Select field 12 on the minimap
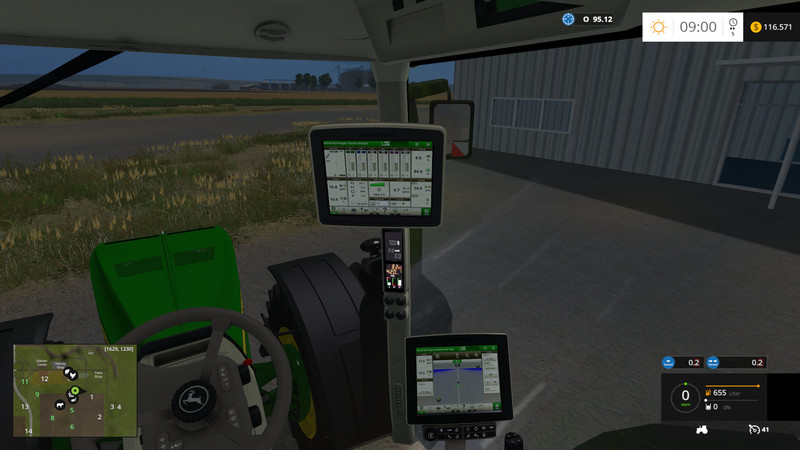Viewport: 800px width, 450px height. [x=44, y=379]
